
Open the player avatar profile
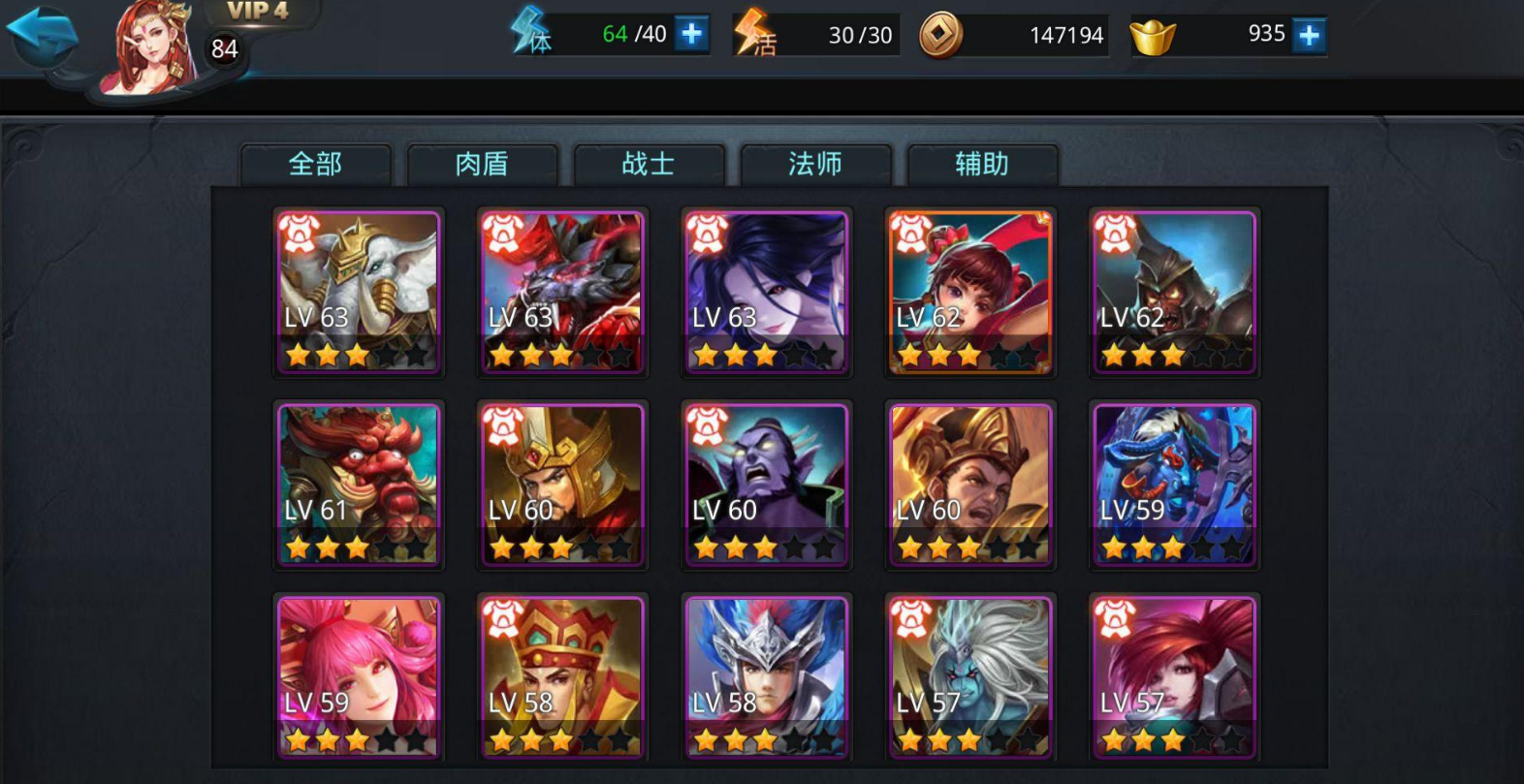pos(148,48)
